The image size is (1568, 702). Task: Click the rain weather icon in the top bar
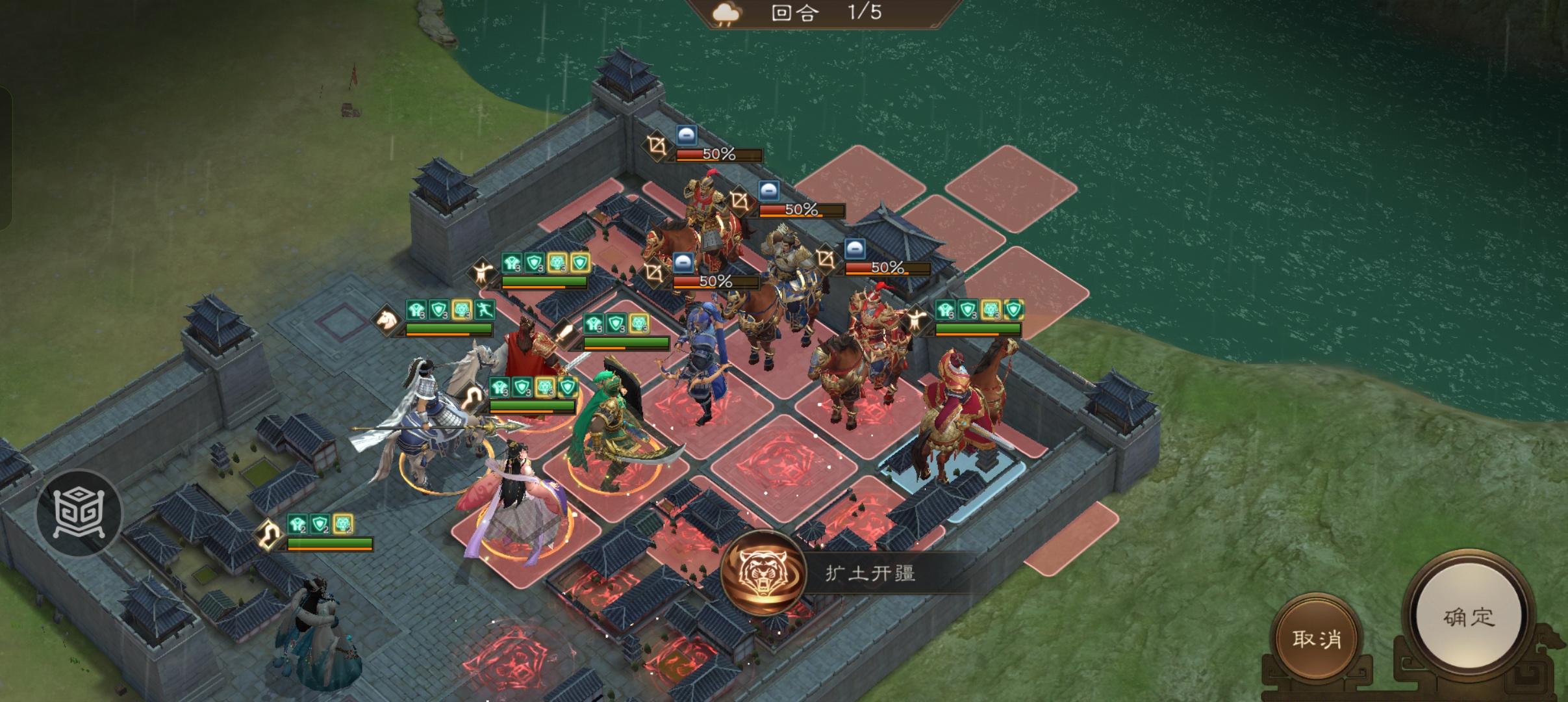727,14
